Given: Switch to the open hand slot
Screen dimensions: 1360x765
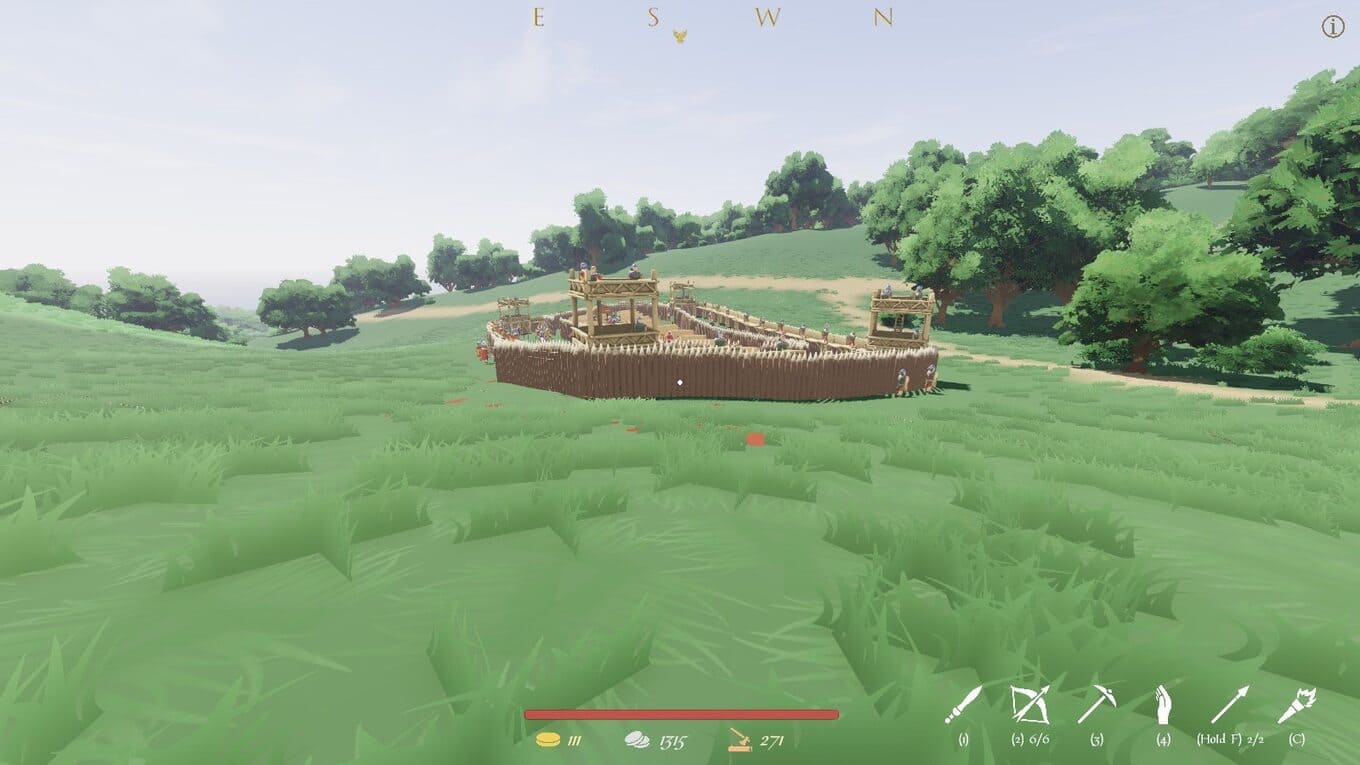Looking at the screenshot, I should click(x=1162, y=704).
